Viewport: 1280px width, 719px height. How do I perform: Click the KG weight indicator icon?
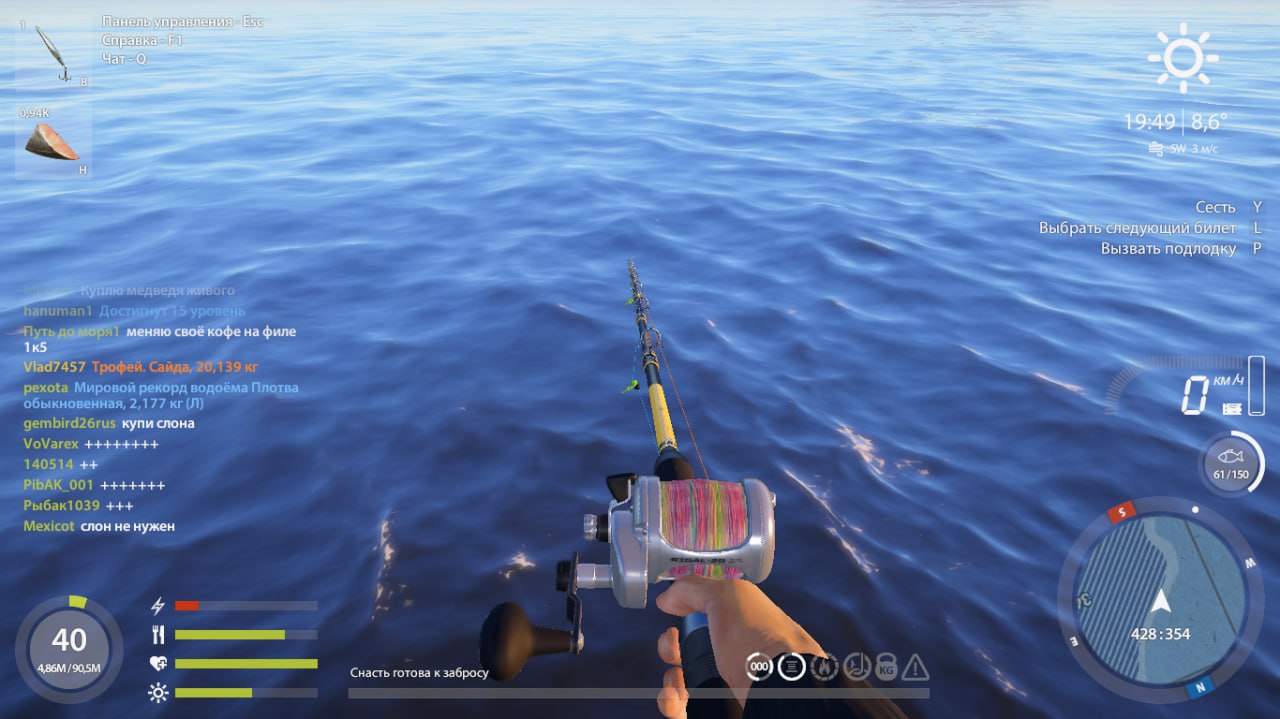886,666
